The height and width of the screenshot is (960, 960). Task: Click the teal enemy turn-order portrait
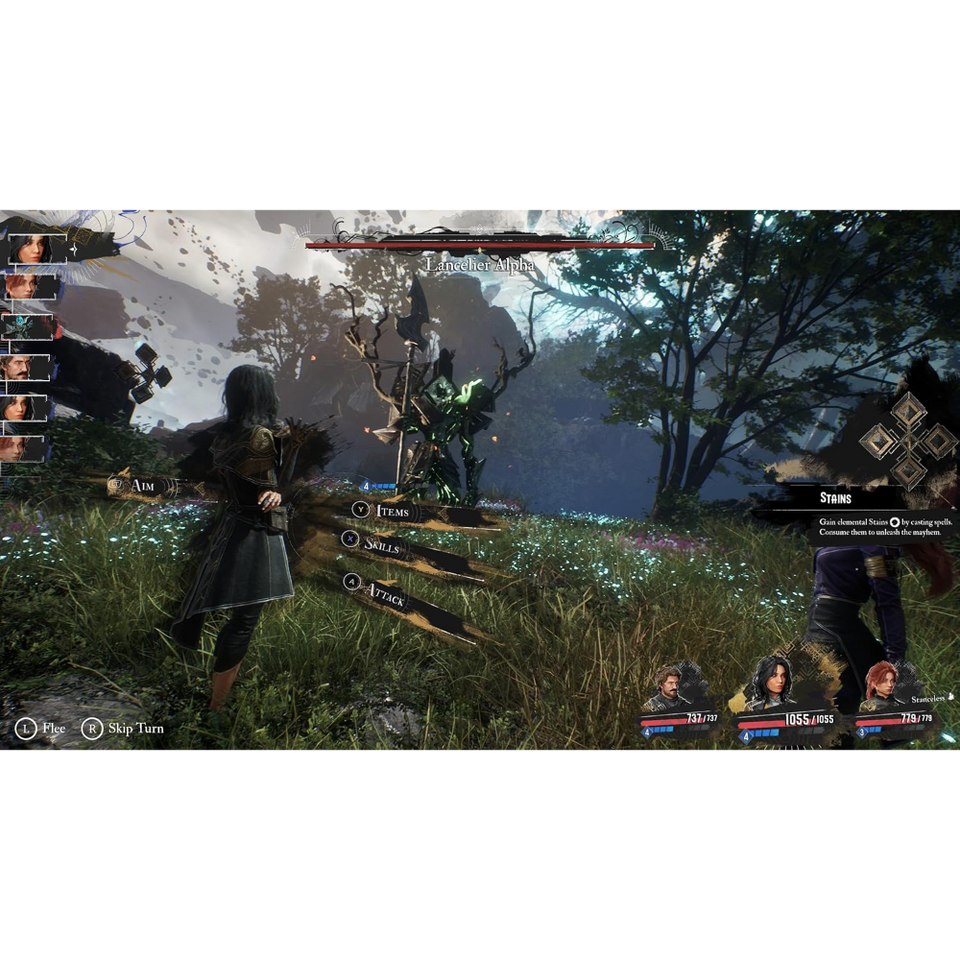click(27, 327)
